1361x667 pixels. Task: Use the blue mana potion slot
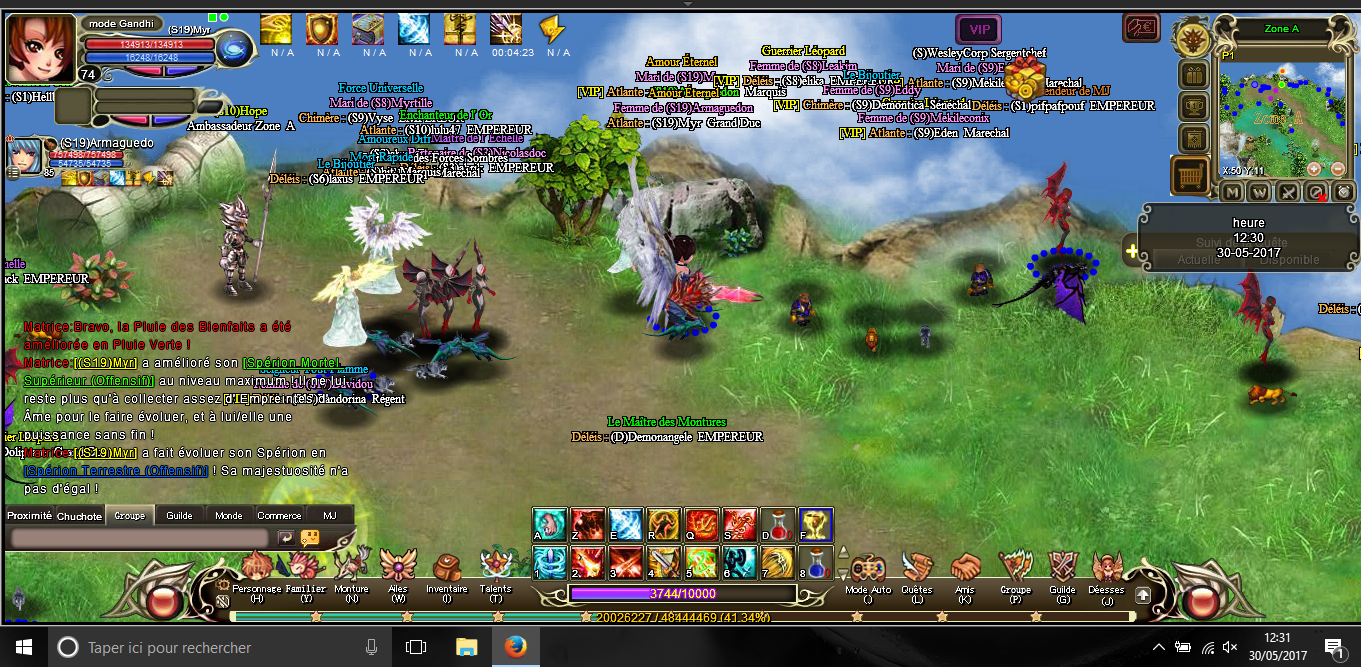pyautogui.click(x=816, y=562)
